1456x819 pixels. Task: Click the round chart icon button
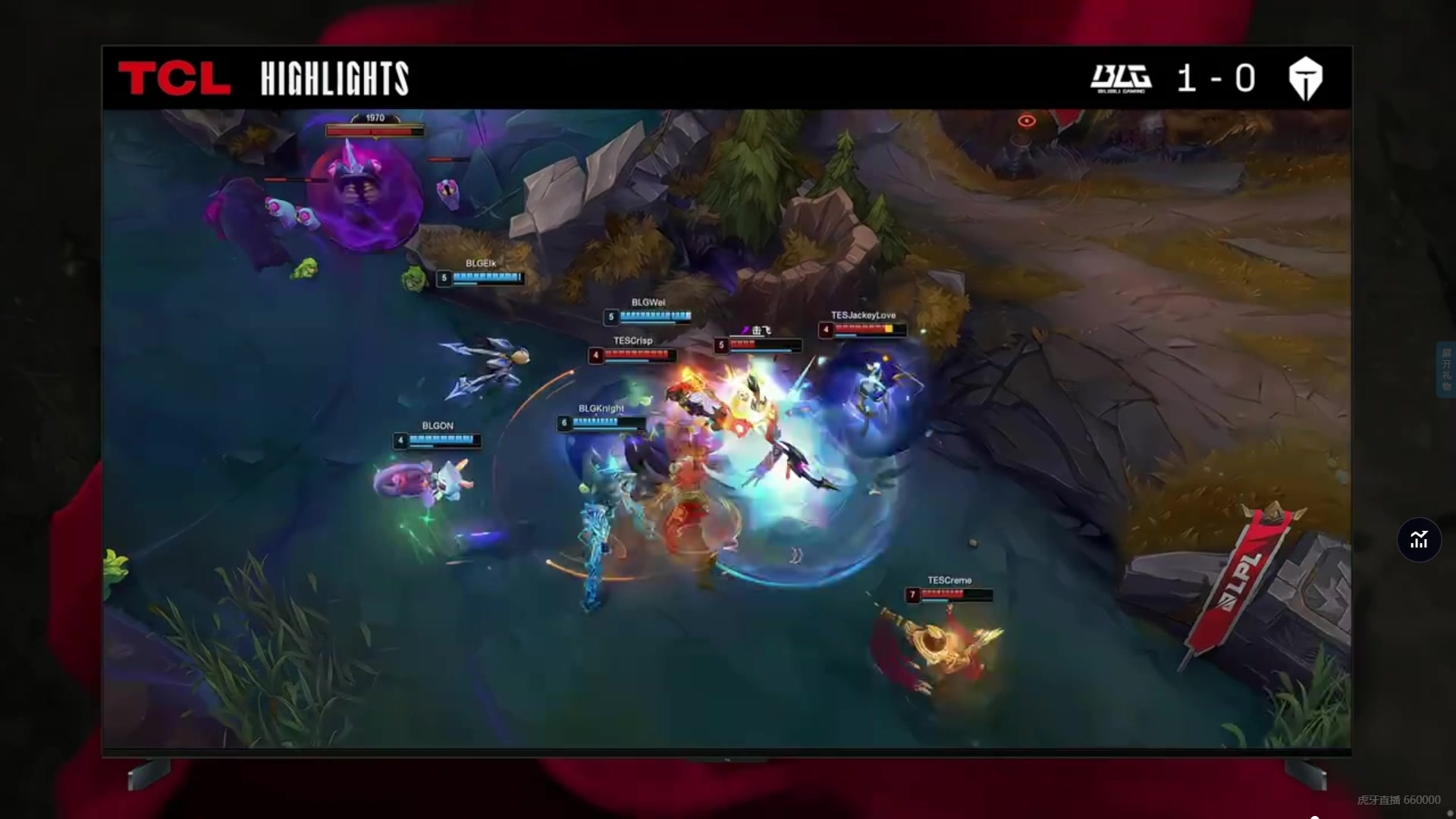[1419, 540]
